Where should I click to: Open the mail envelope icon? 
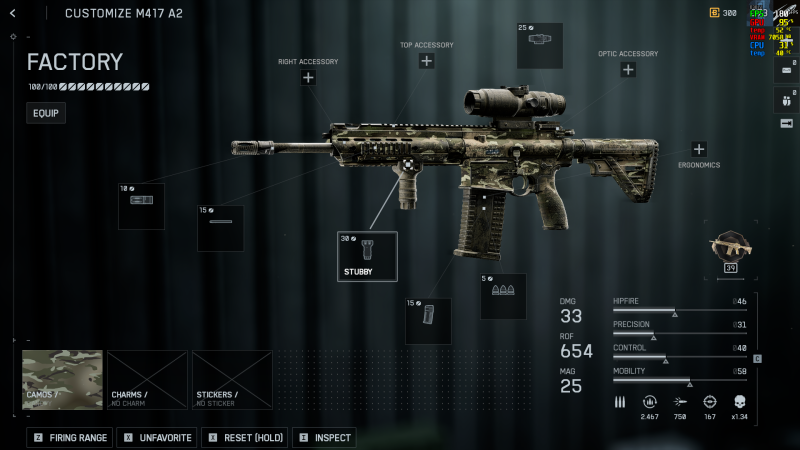786,70
